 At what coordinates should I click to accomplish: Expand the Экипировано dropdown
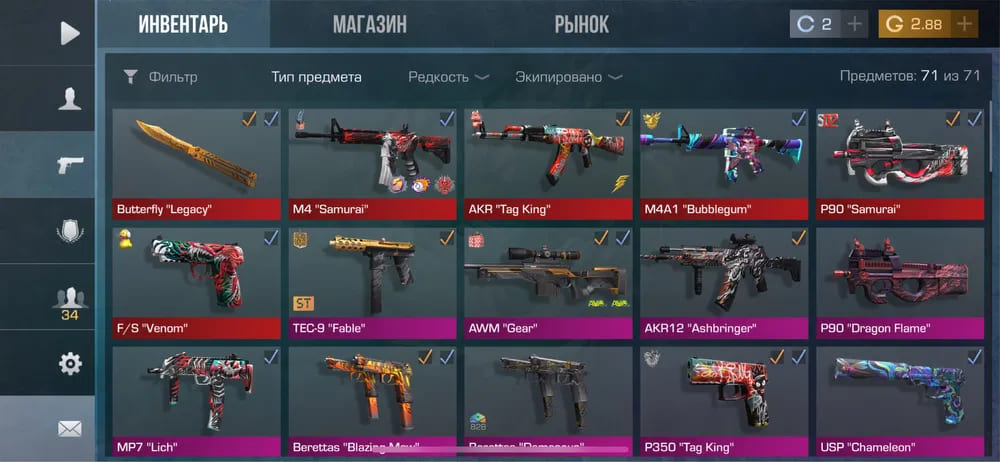tap(568, 77)
